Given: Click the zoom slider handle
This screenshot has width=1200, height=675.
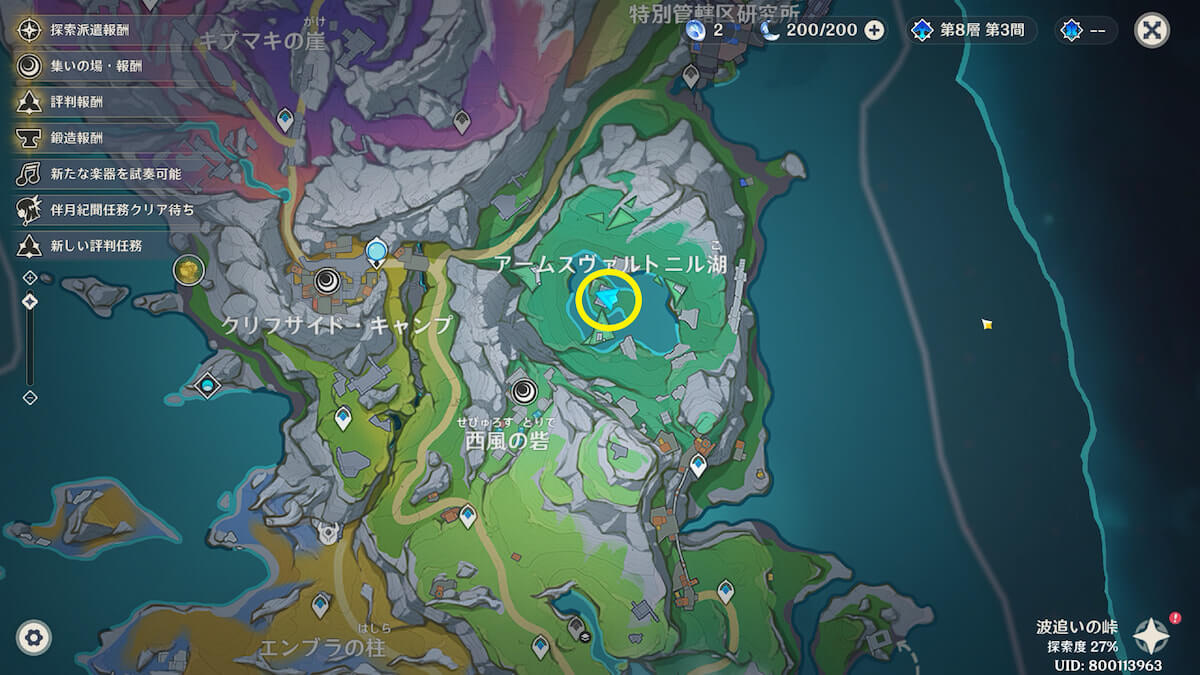Looking at the screenshot, I should click(30, 301).
